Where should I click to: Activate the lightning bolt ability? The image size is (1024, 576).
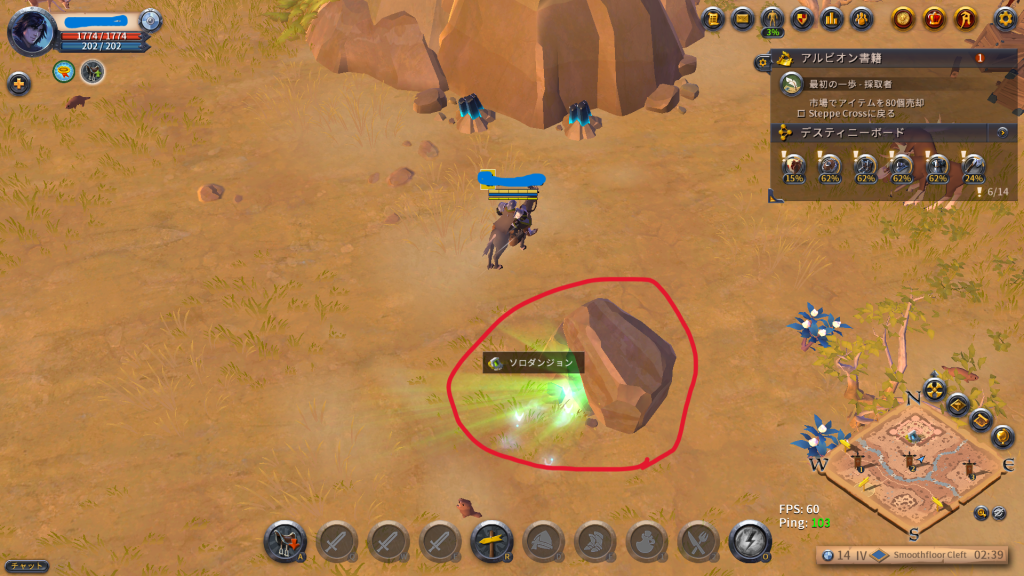pos(750,541)
